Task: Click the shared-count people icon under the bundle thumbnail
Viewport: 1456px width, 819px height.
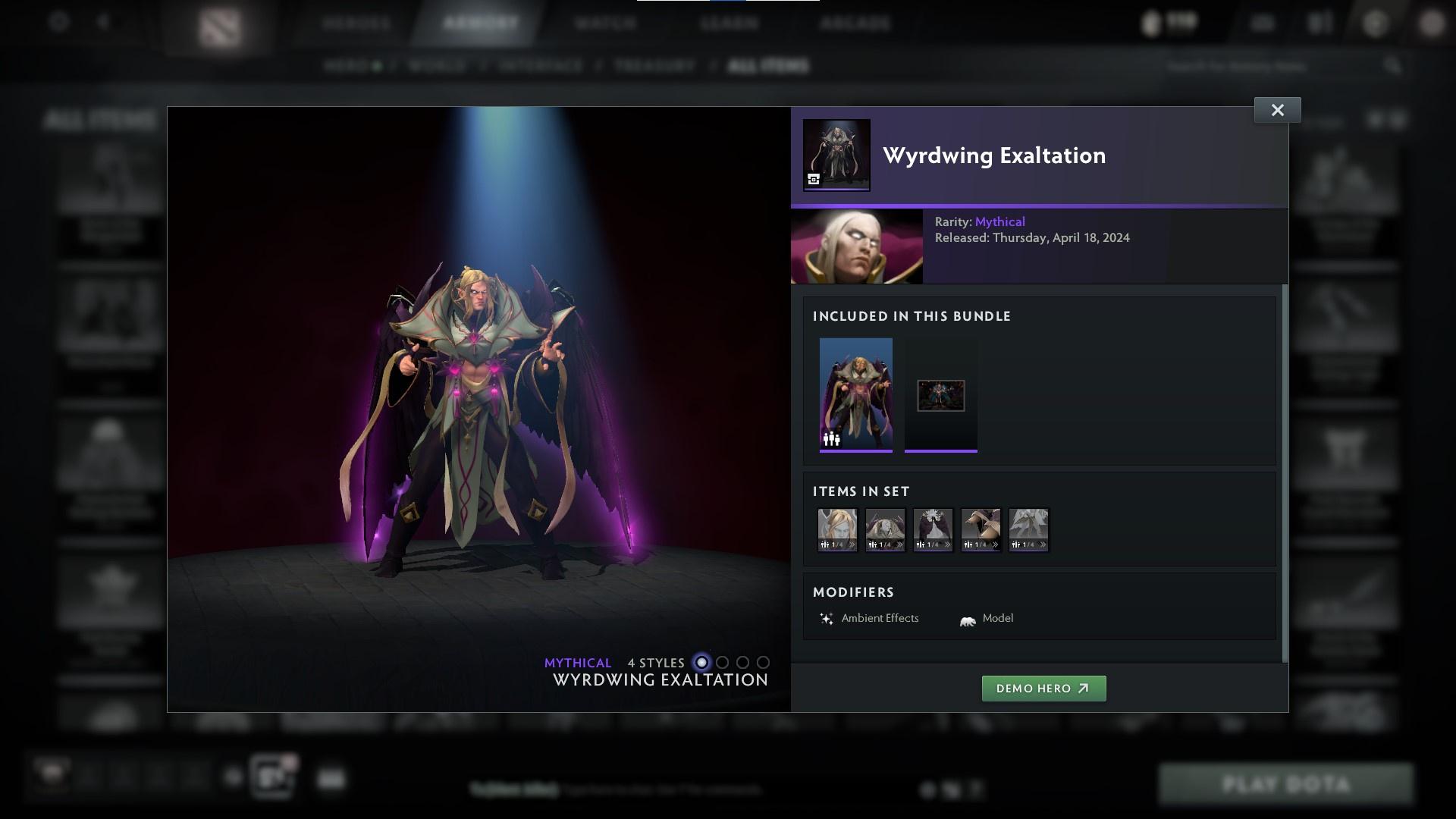Action: tap(830, 438)
